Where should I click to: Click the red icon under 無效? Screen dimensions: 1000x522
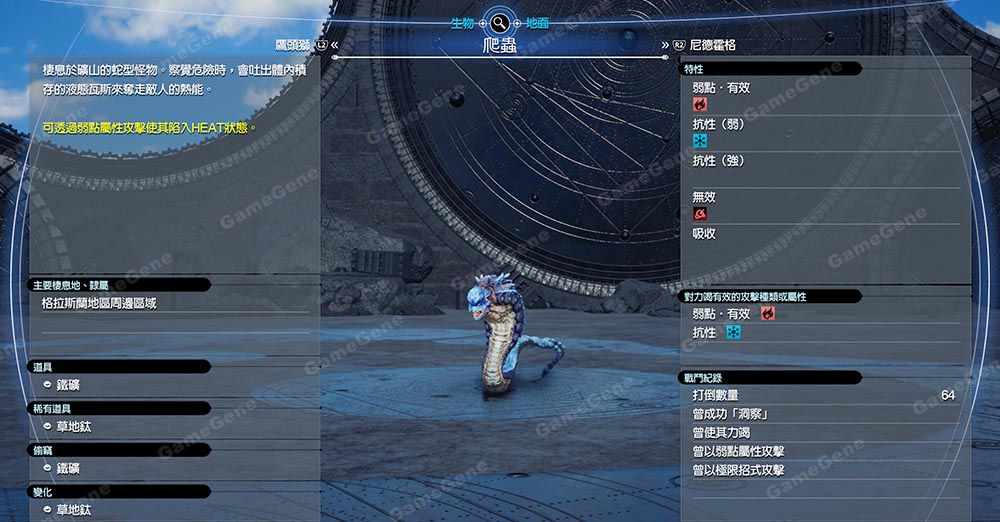(700, 214)
